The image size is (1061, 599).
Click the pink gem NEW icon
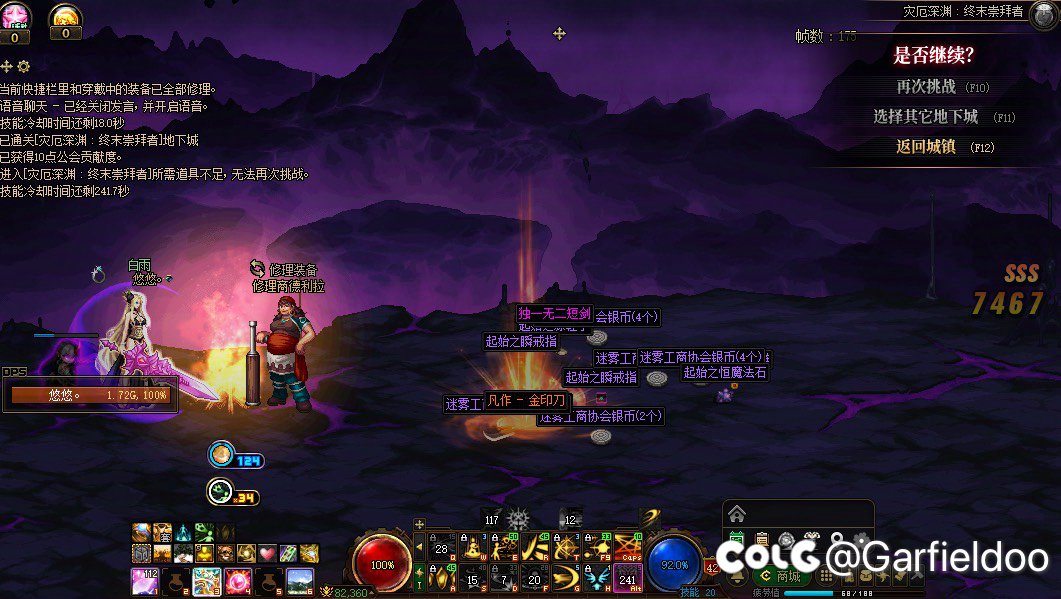[15, 16]
